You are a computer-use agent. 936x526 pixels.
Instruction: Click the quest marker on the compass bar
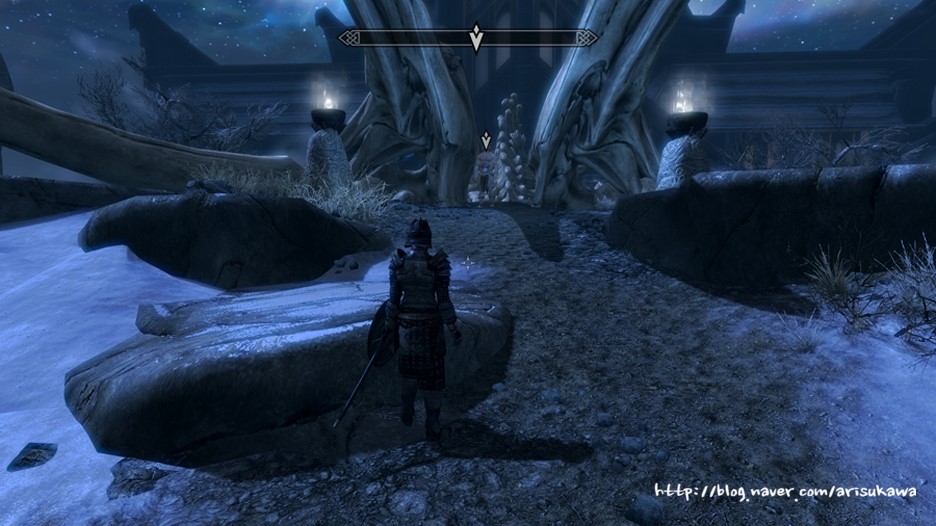click(476, 38)
